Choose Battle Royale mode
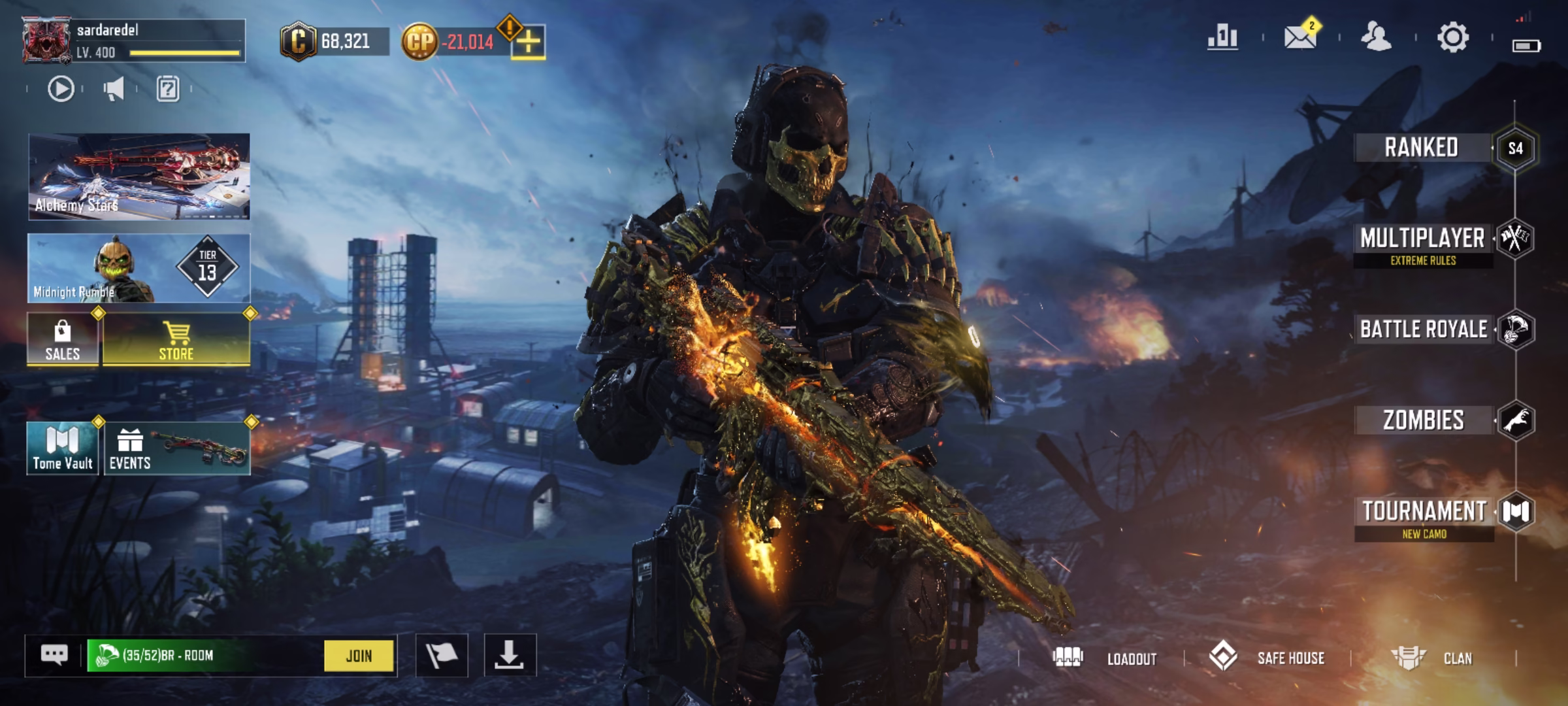 [1424, 329]
